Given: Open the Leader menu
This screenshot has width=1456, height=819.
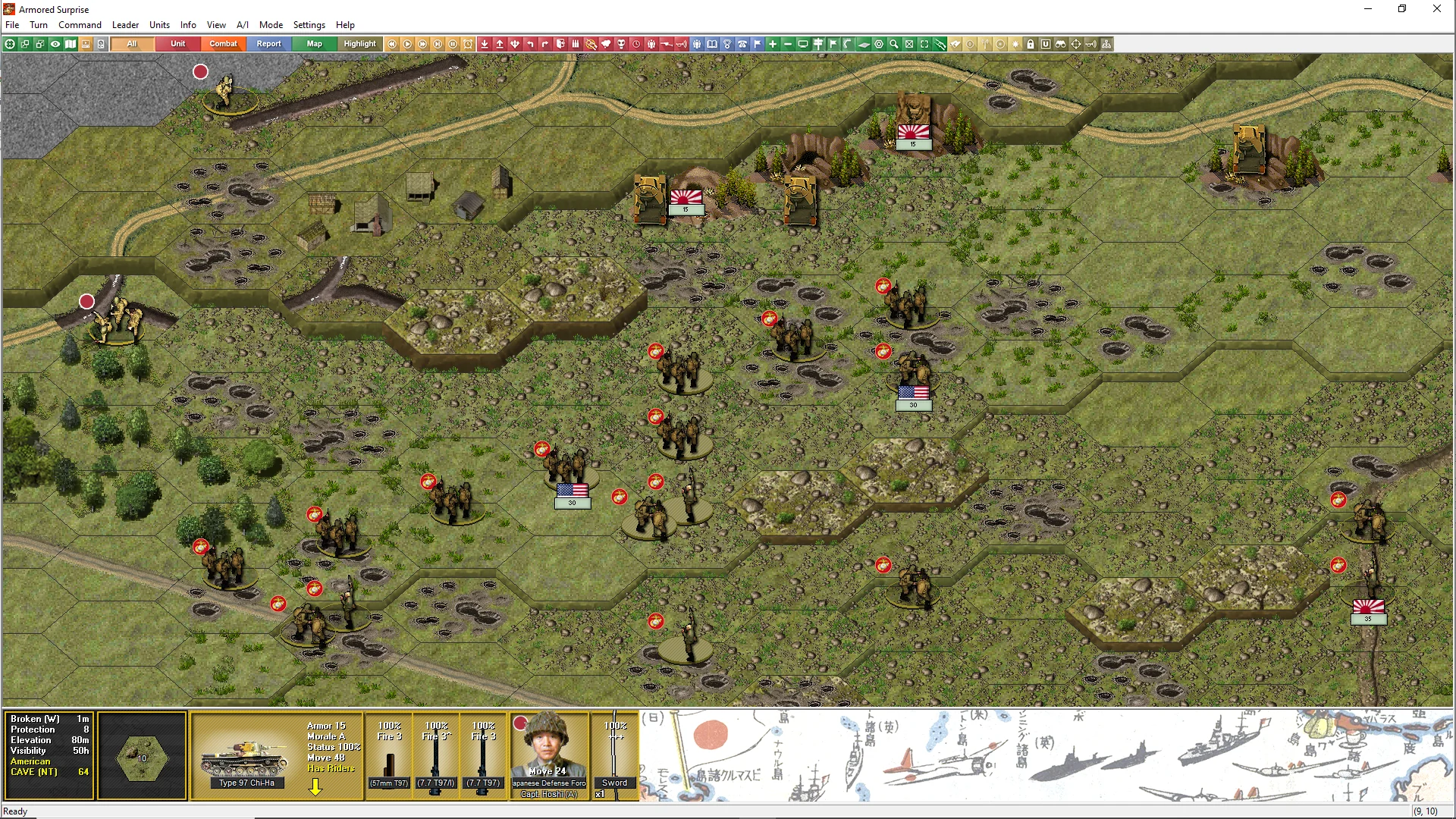Looking at the screenshot, I should click(125, 25).
